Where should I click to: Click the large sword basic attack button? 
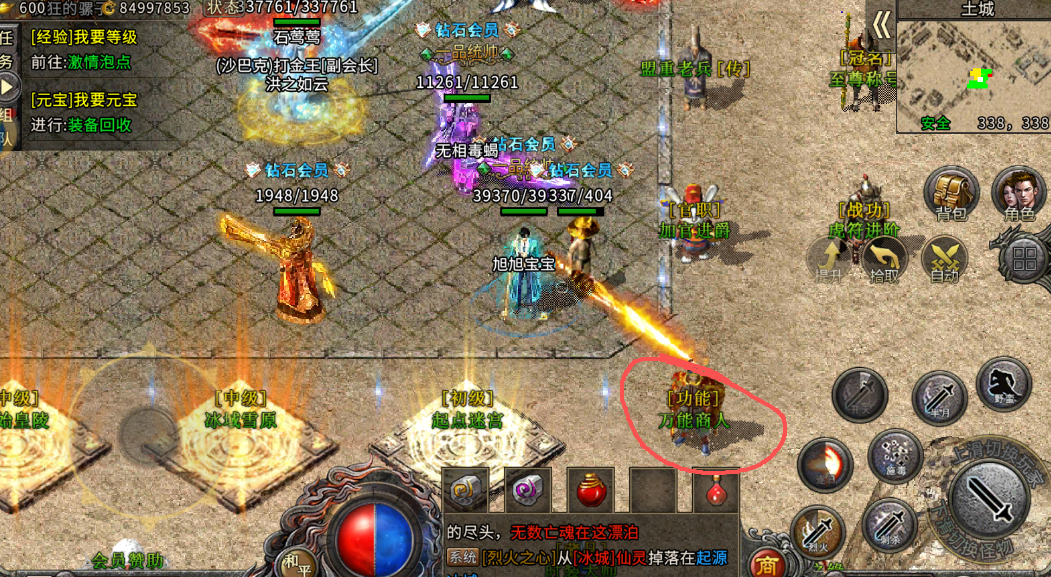pos(988,496)
